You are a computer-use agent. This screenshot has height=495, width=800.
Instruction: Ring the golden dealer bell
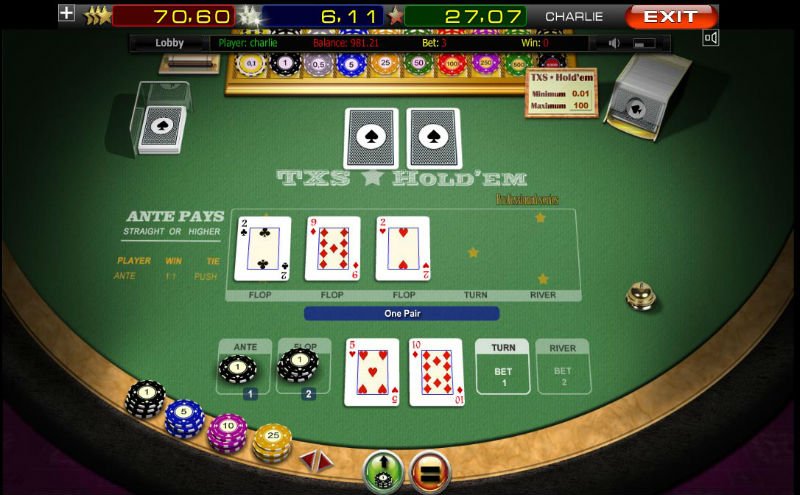click(639, 295)
